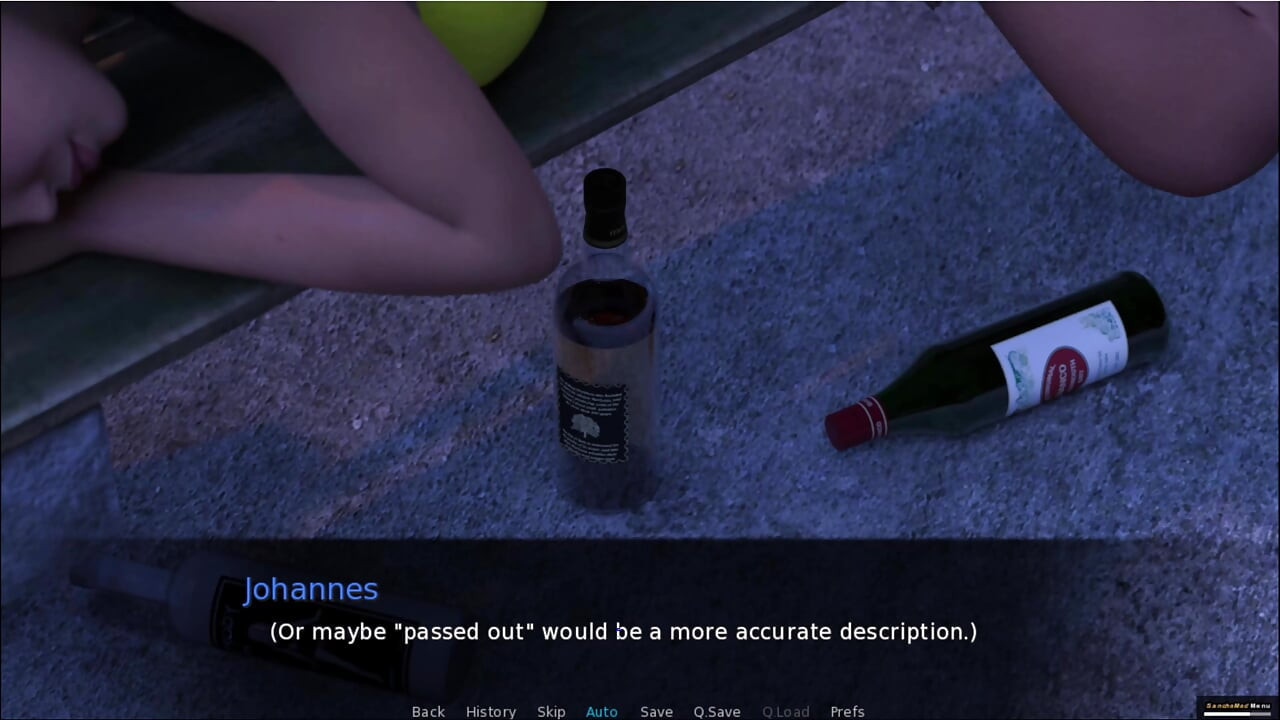Viewport: 1280px width, 720px height.
Task: Open the Save screen
Action: [x=656, y=711]
